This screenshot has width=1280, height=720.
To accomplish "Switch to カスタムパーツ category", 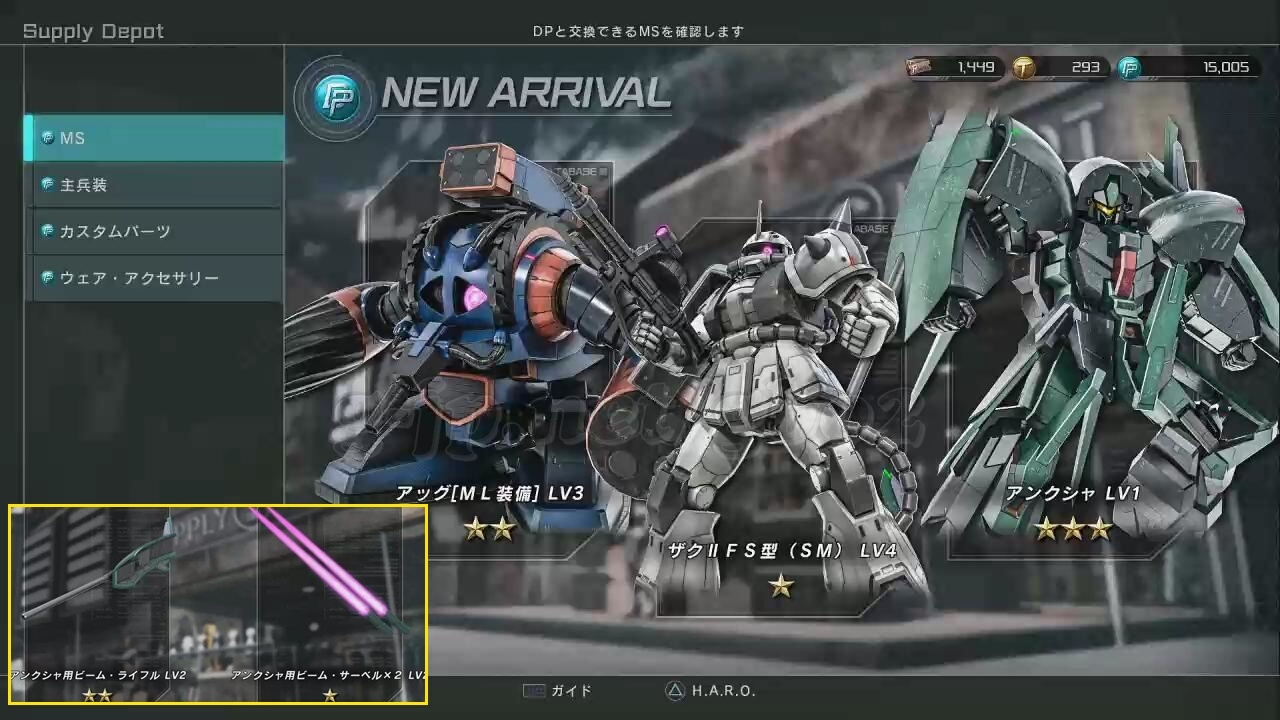I will coord(155,231).
